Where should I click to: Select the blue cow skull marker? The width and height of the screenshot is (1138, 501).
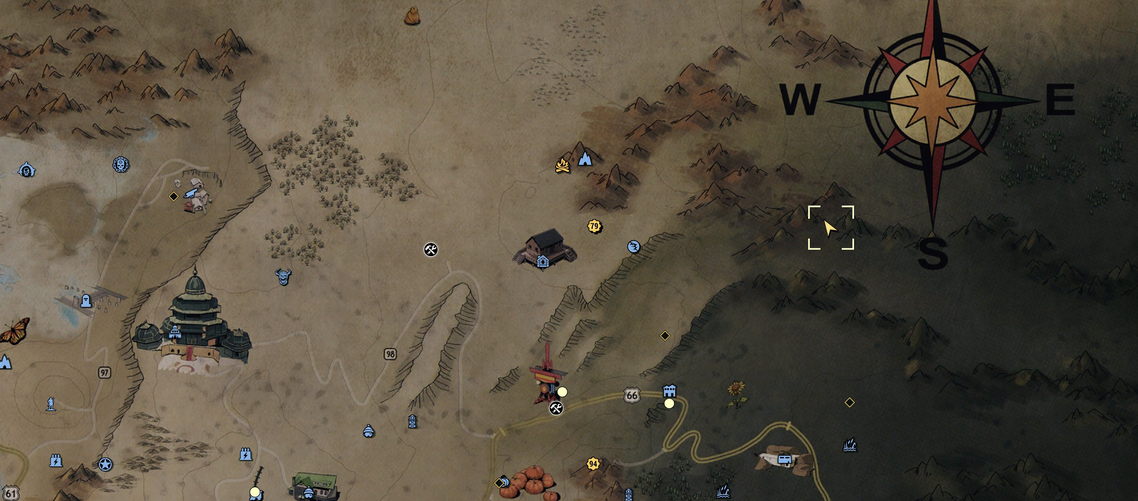[283, 276]
